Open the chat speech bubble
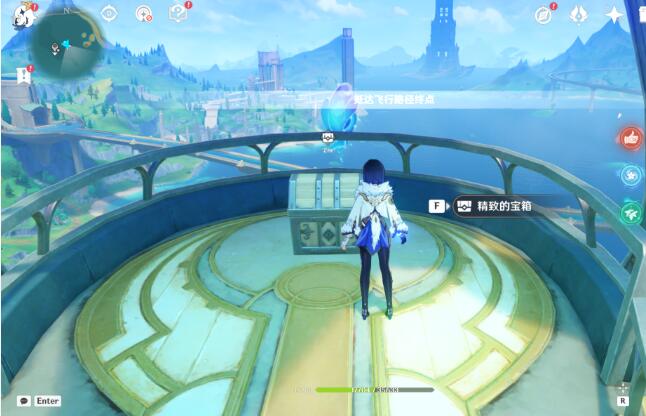 [23, 400]
